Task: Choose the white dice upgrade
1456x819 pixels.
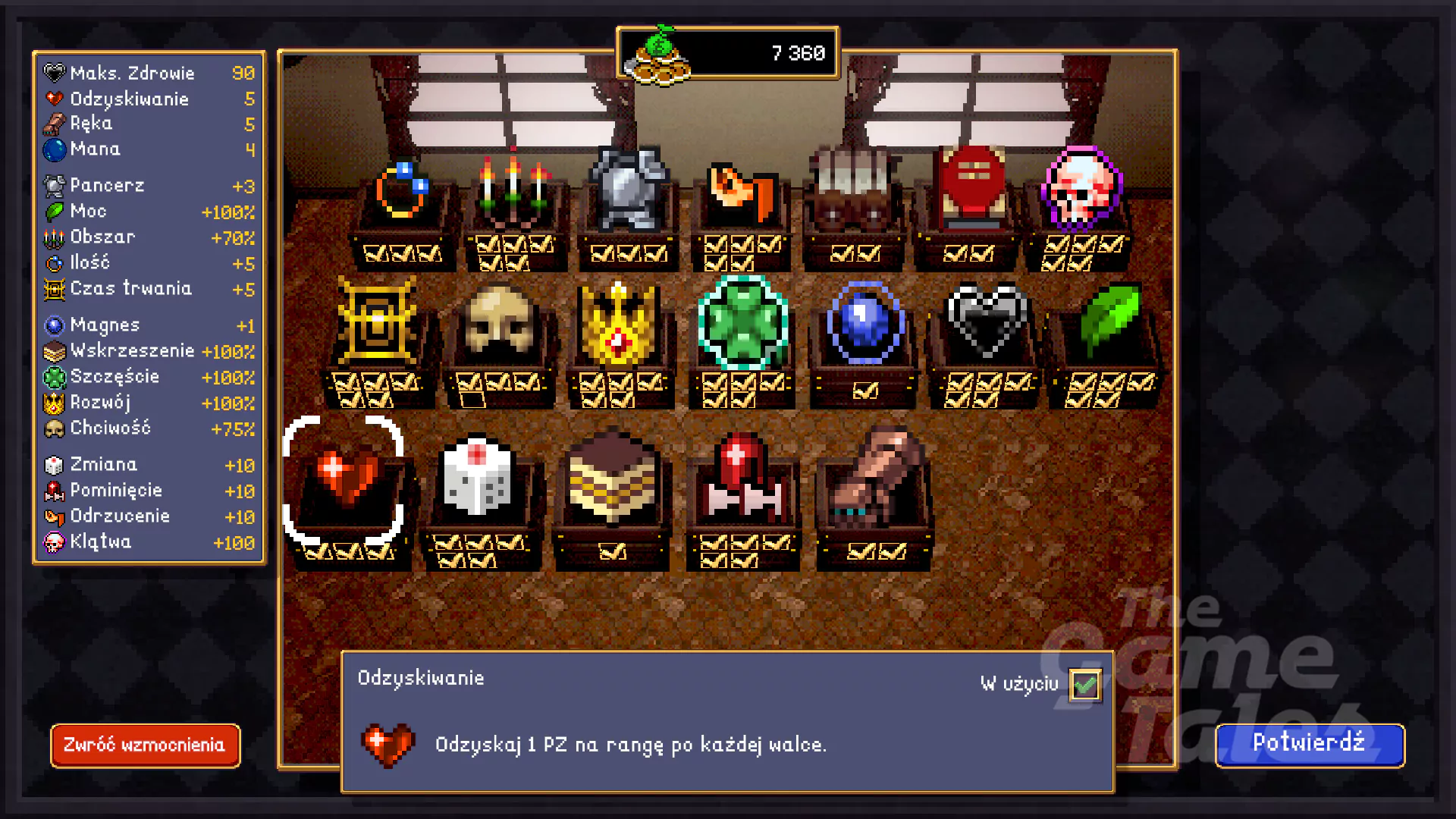Action: click(x=479, y=478)
